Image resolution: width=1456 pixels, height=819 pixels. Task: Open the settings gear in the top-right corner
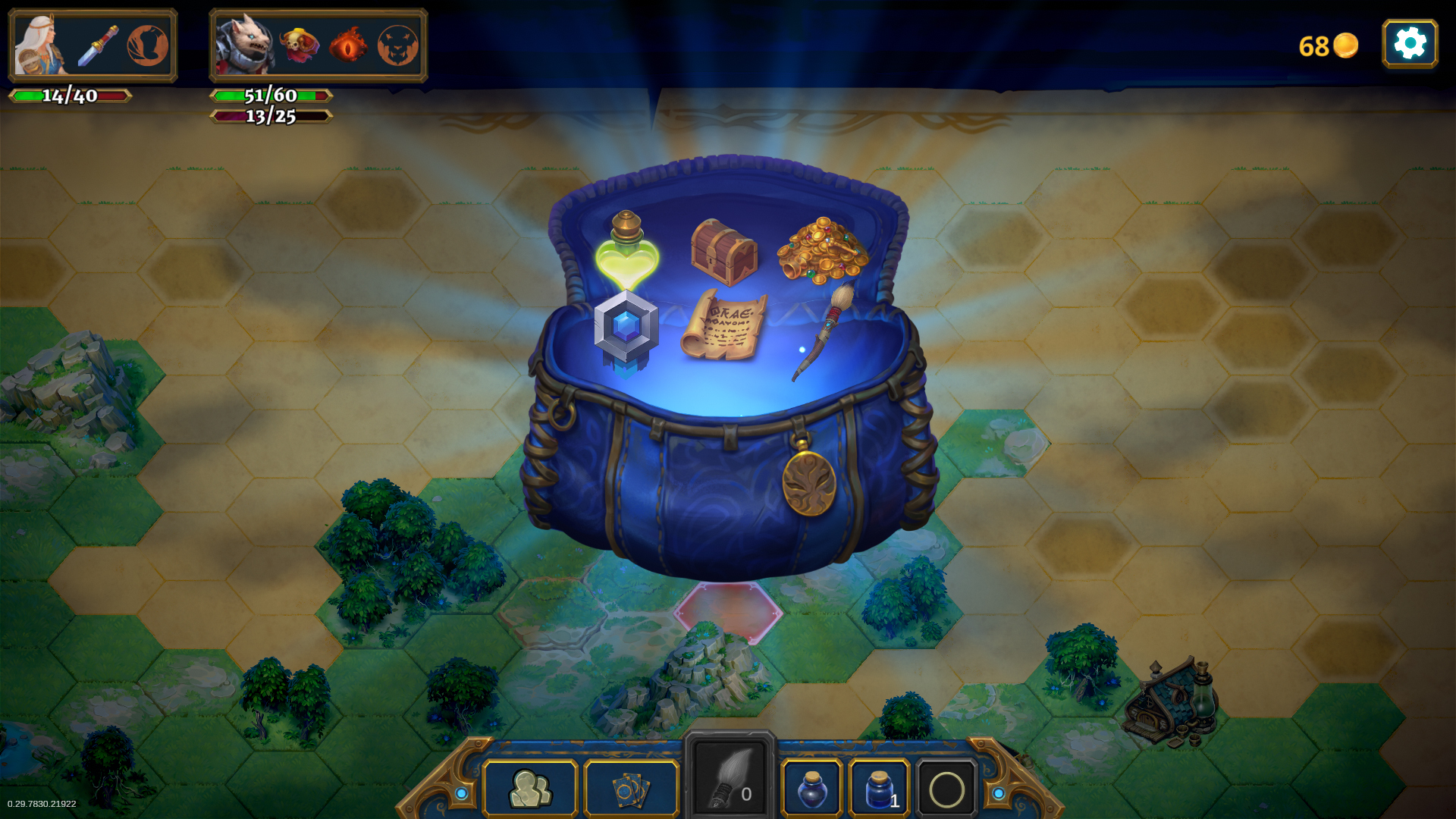point(1410,43)
